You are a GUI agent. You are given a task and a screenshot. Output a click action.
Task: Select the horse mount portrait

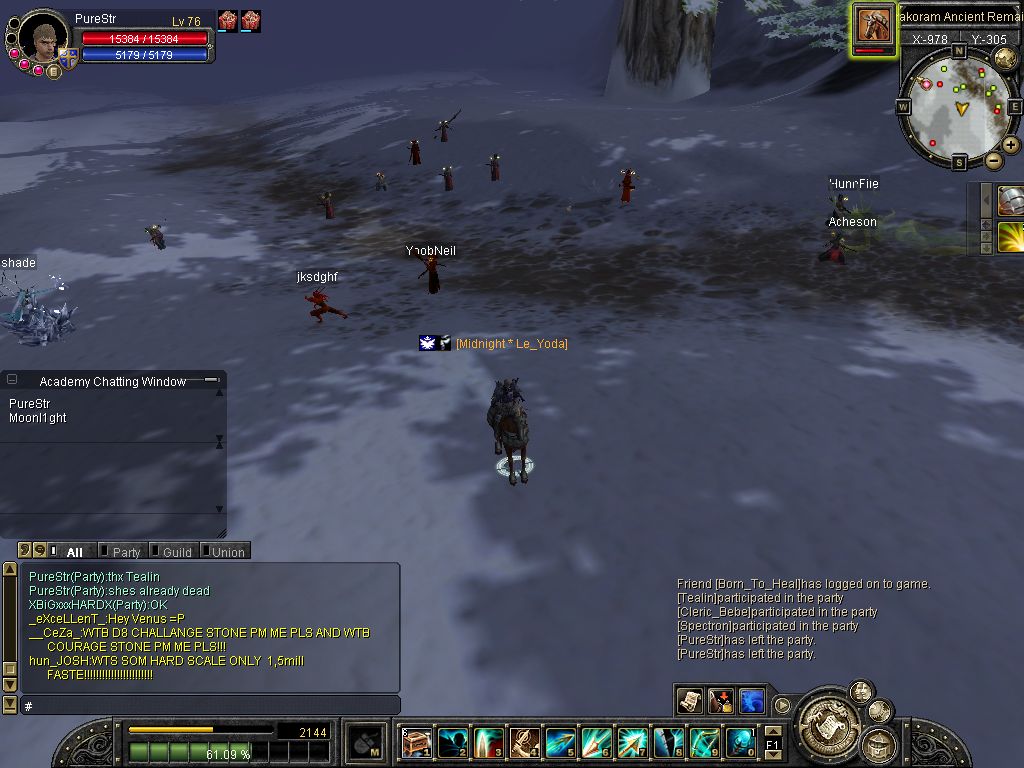[x=874, y=25]
